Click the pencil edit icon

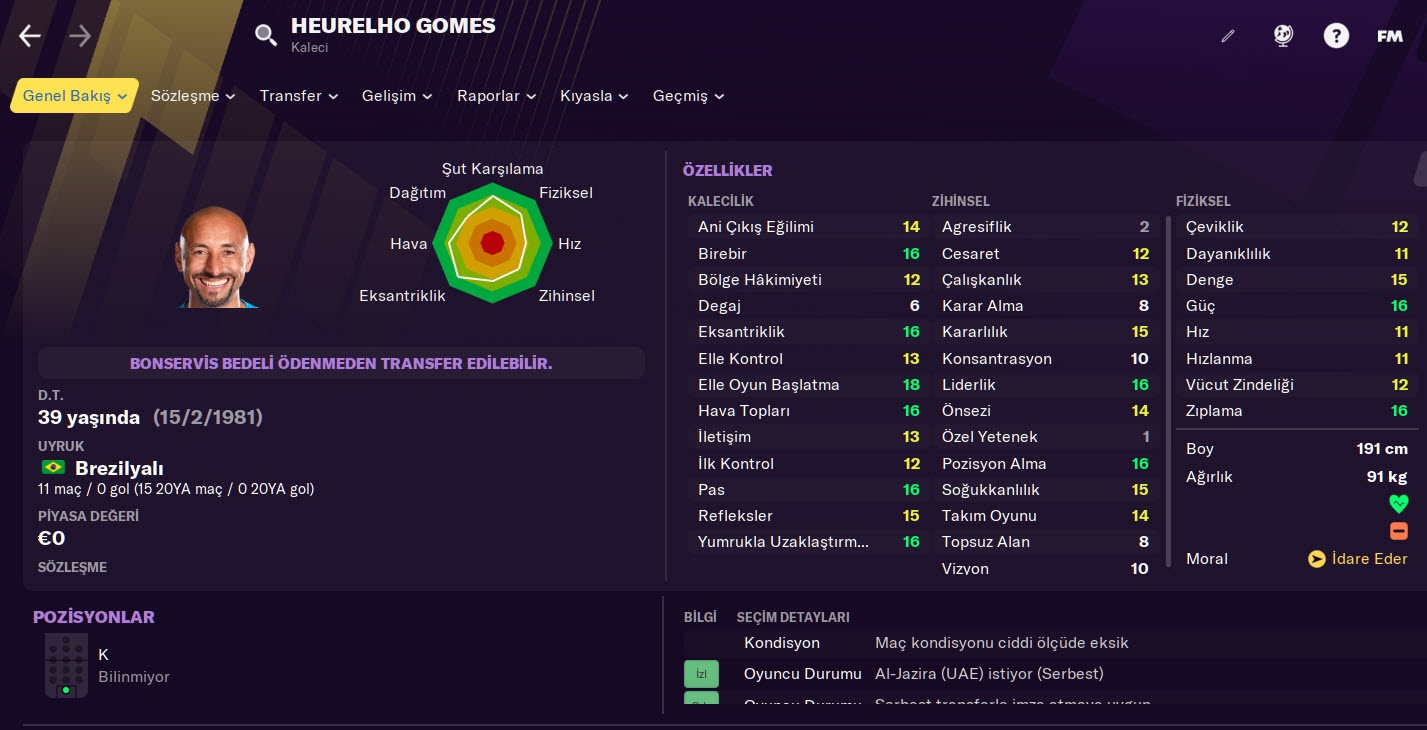(1228, 37)
